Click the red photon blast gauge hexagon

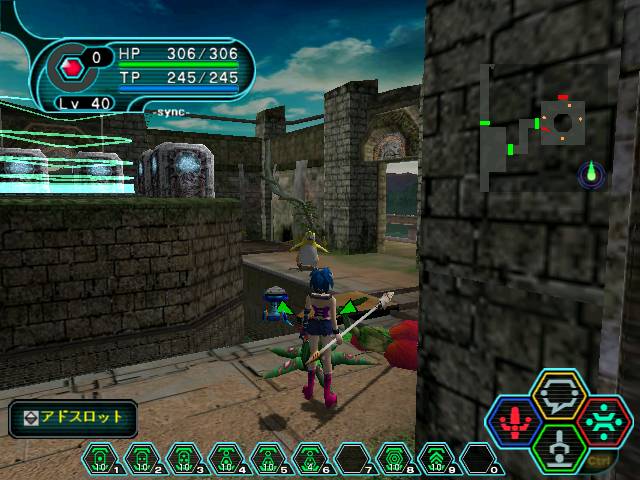pyautogui.click(x=71, y=68)
